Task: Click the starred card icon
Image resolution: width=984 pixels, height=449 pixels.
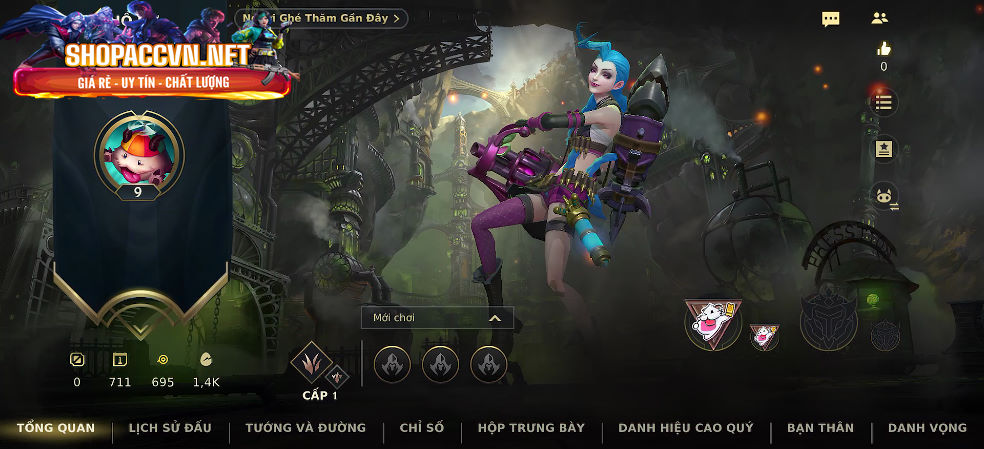Action: tap(883, 149)
